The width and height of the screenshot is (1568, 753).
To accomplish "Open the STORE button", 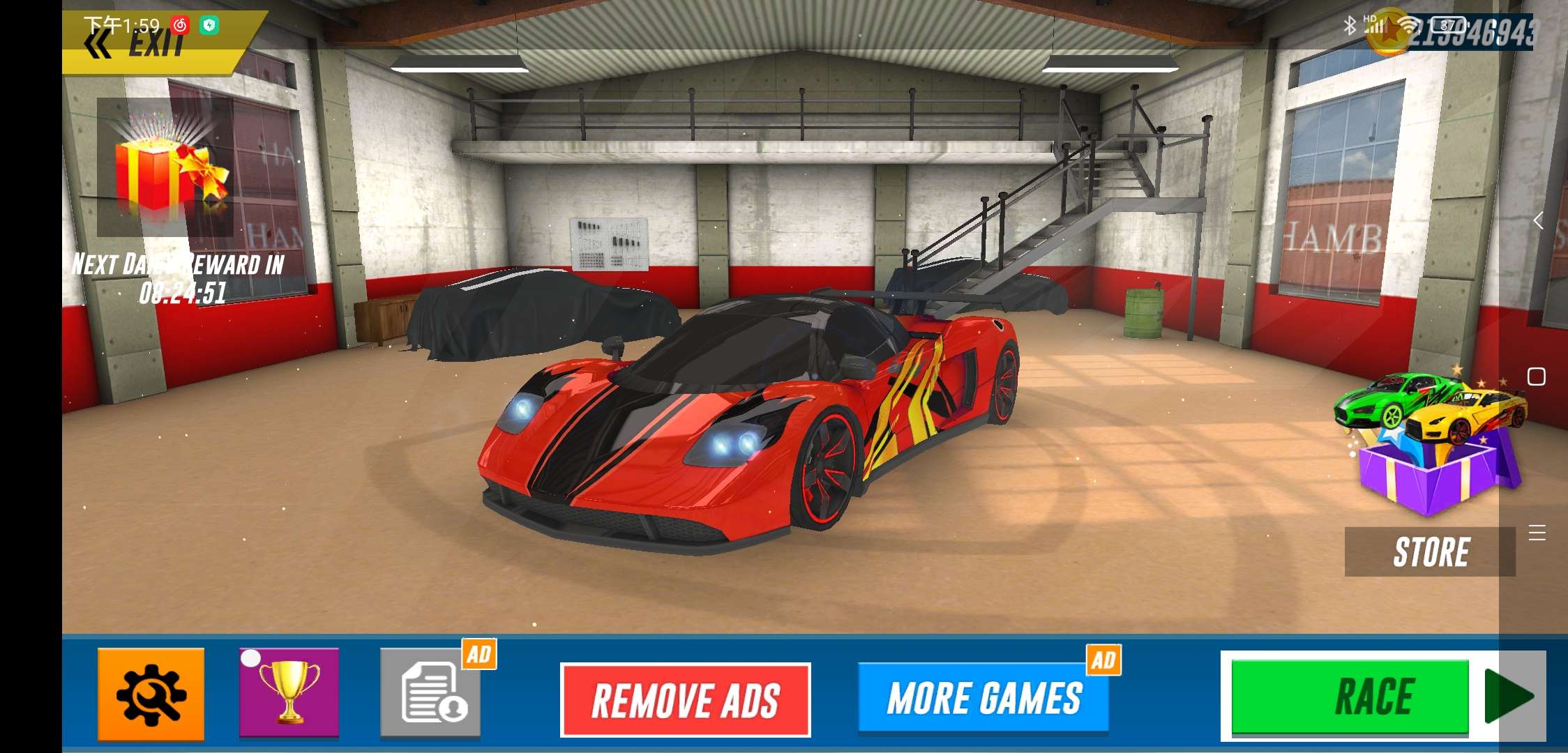I will [1430, 552].
